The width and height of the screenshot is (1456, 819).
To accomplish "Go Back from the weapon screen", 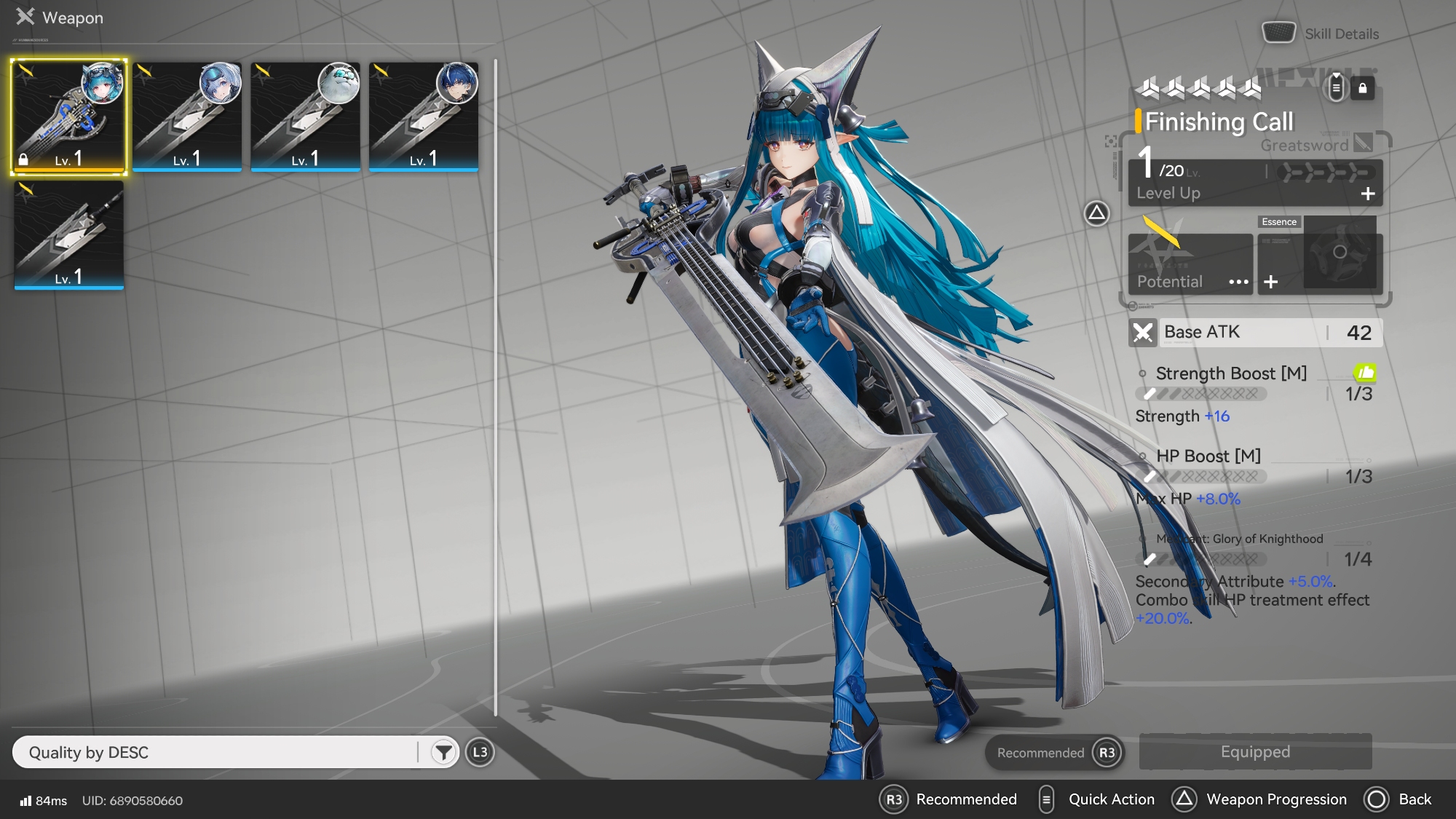I will point(1398,799).
